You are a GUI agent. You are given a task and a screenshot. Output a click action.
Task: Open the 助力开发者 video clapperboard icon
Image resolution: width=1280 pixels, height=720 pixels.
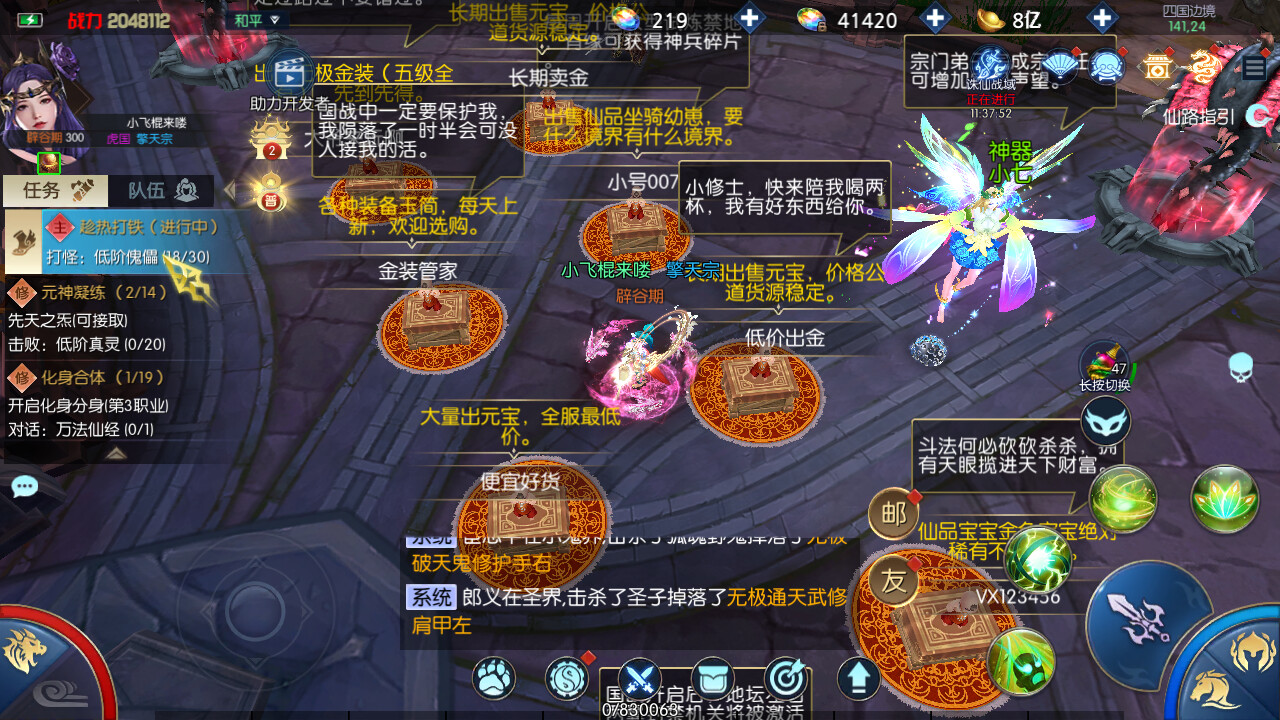(288, 71)
